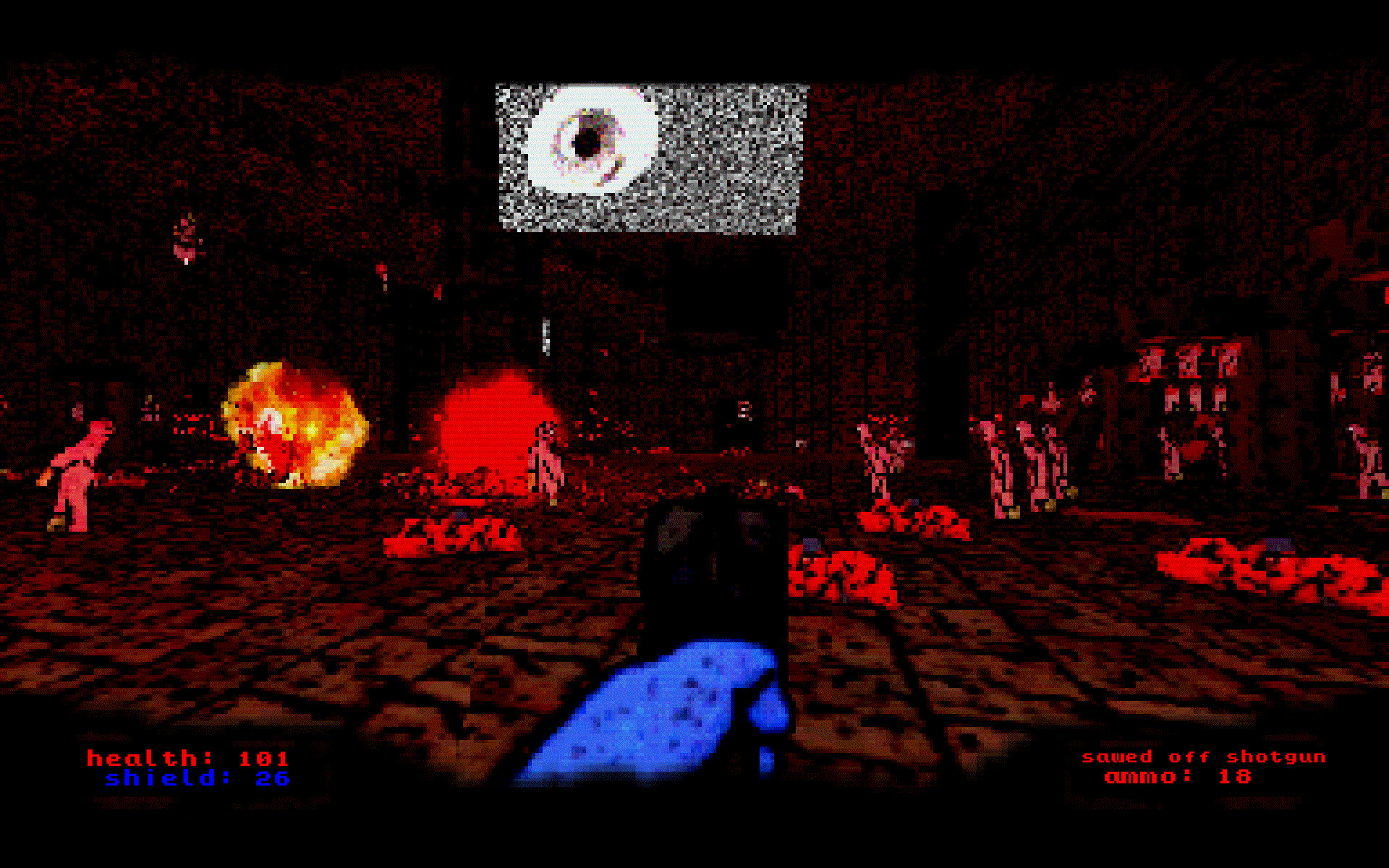Image resolution: width=1389 pixels, height=868 pixels.
Task: Click the 'health: 101' HUD text
Action: tap(188, 759)
